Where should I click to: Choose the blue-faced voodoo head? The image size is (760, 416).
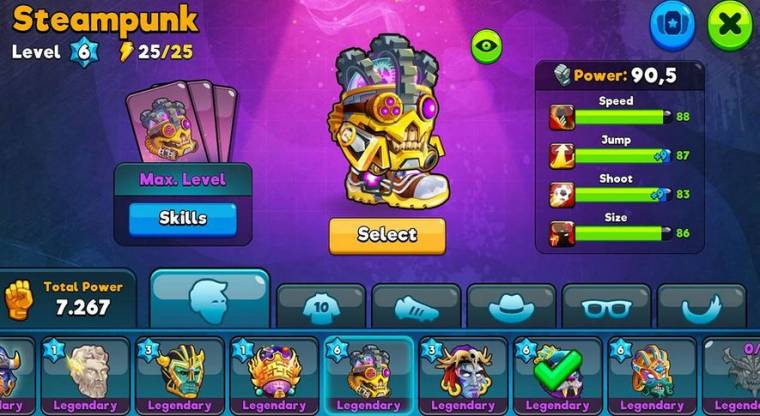click(x=463, y=374)
